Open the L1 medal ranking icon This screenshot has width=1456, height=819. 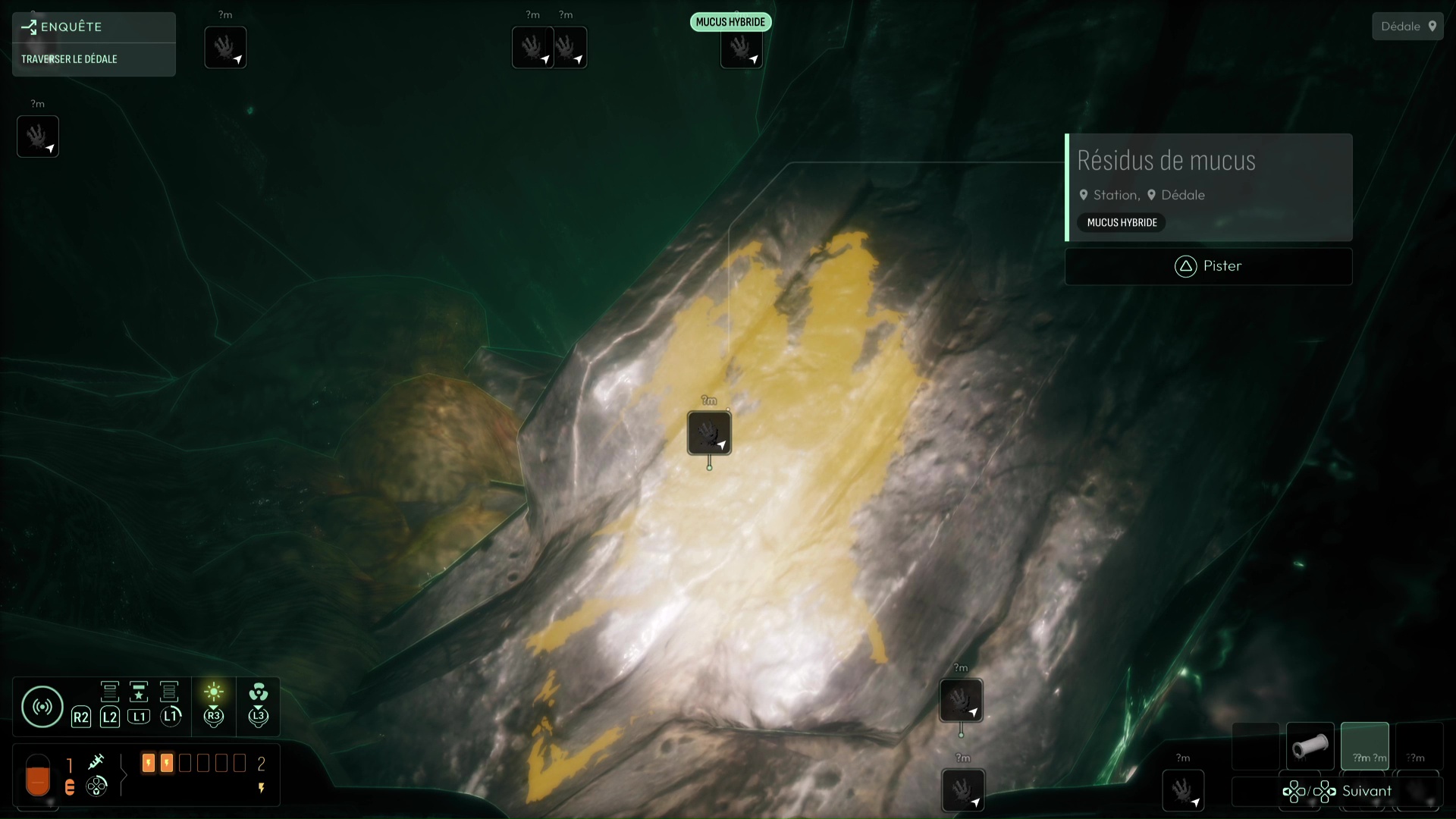coord(139,692)
